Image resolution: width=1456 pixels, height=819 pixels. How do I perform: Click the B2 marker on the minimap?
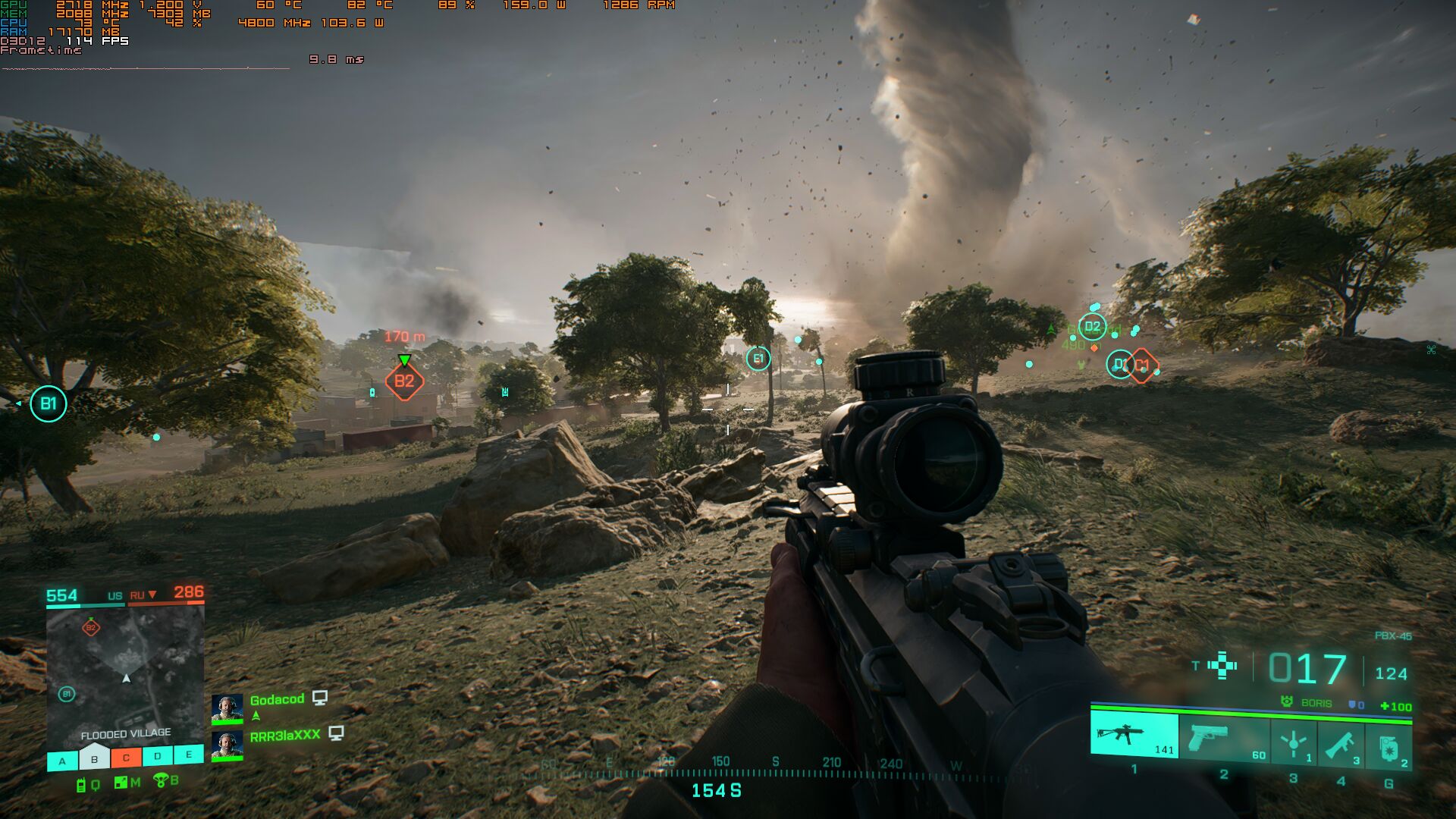point(91,627)
